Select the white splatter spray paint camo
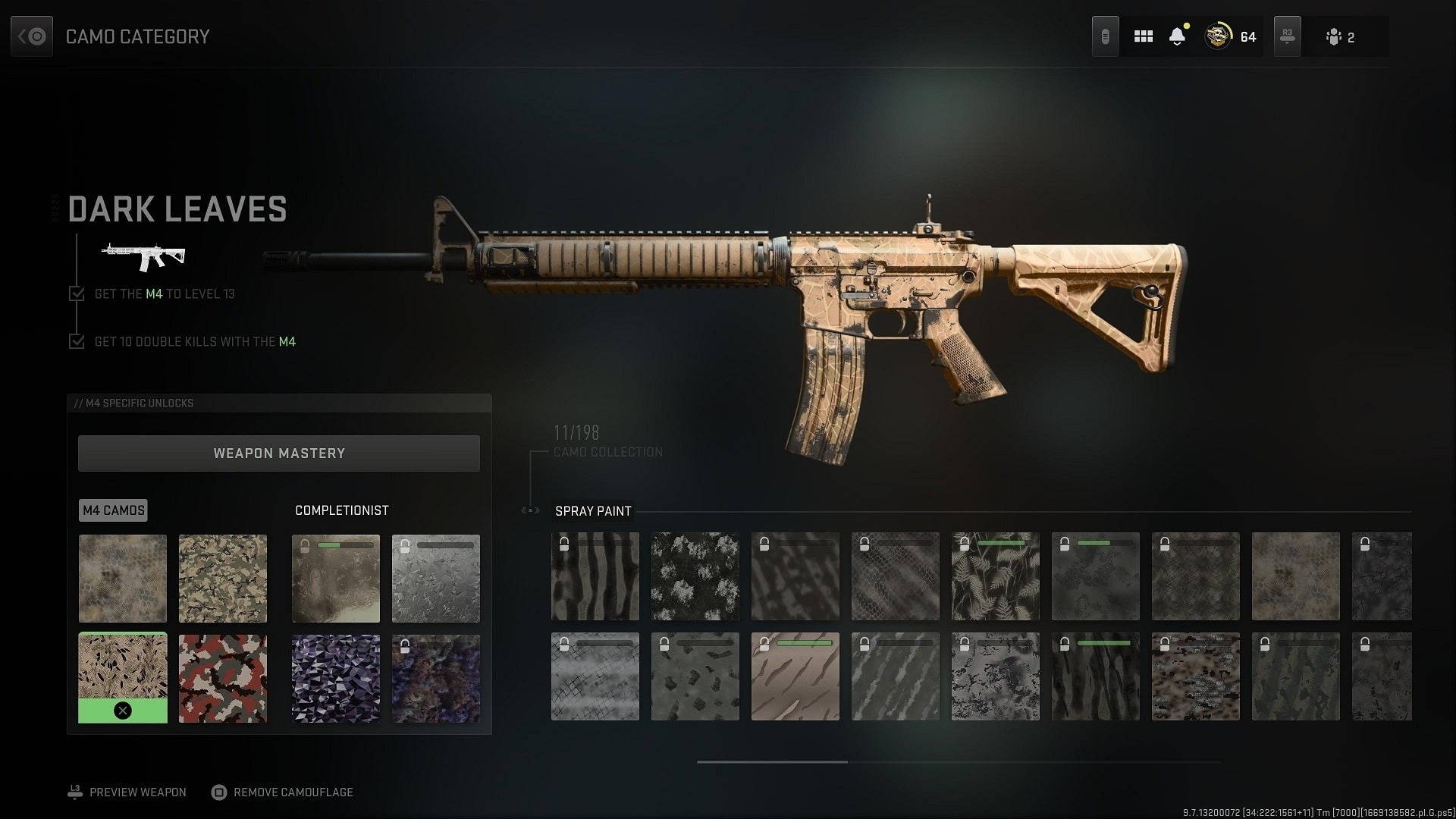The height and width of the screenshot is (819, 1456). 695,576
